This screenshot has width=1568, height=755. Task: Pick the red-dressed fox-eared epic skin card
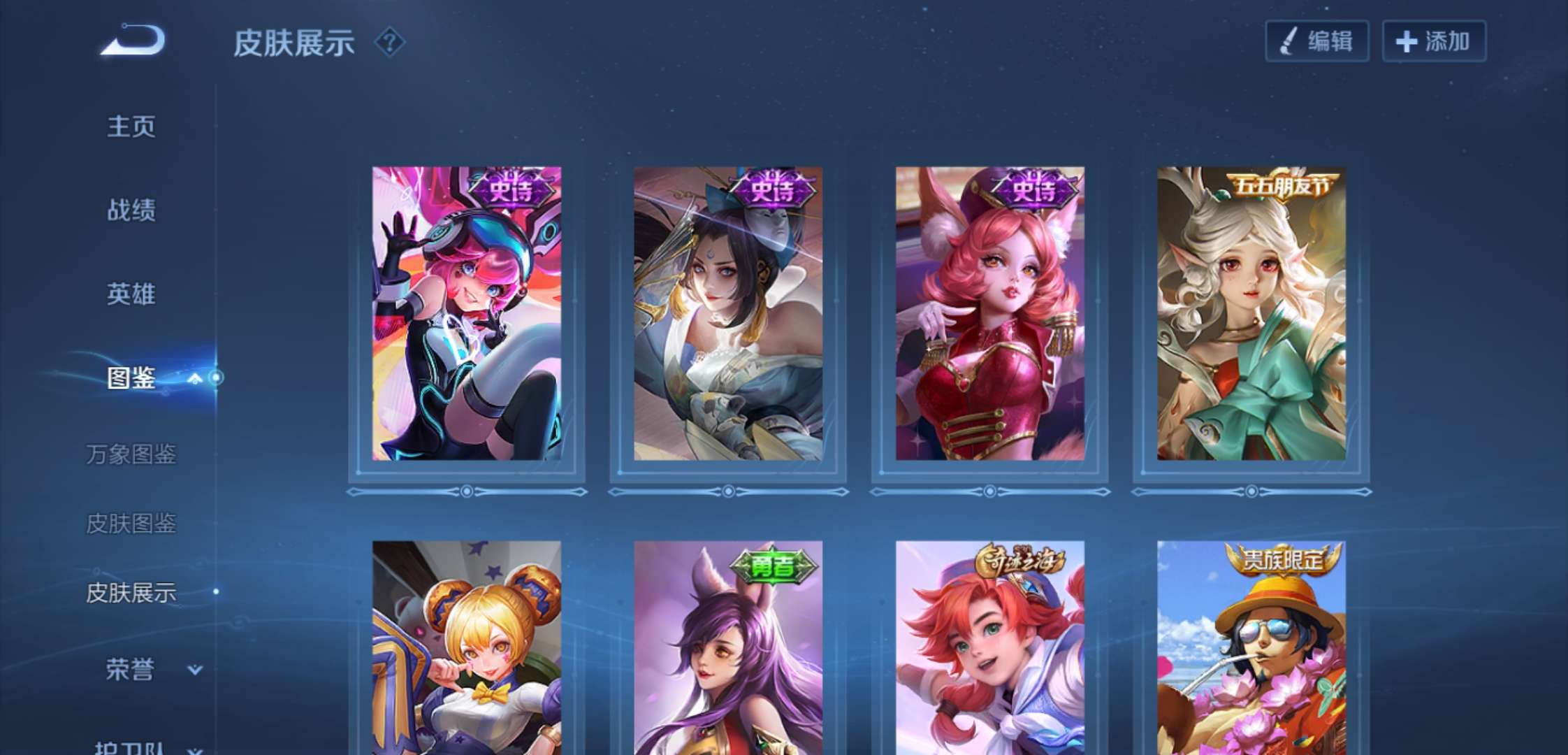click(x=989, y=313)
